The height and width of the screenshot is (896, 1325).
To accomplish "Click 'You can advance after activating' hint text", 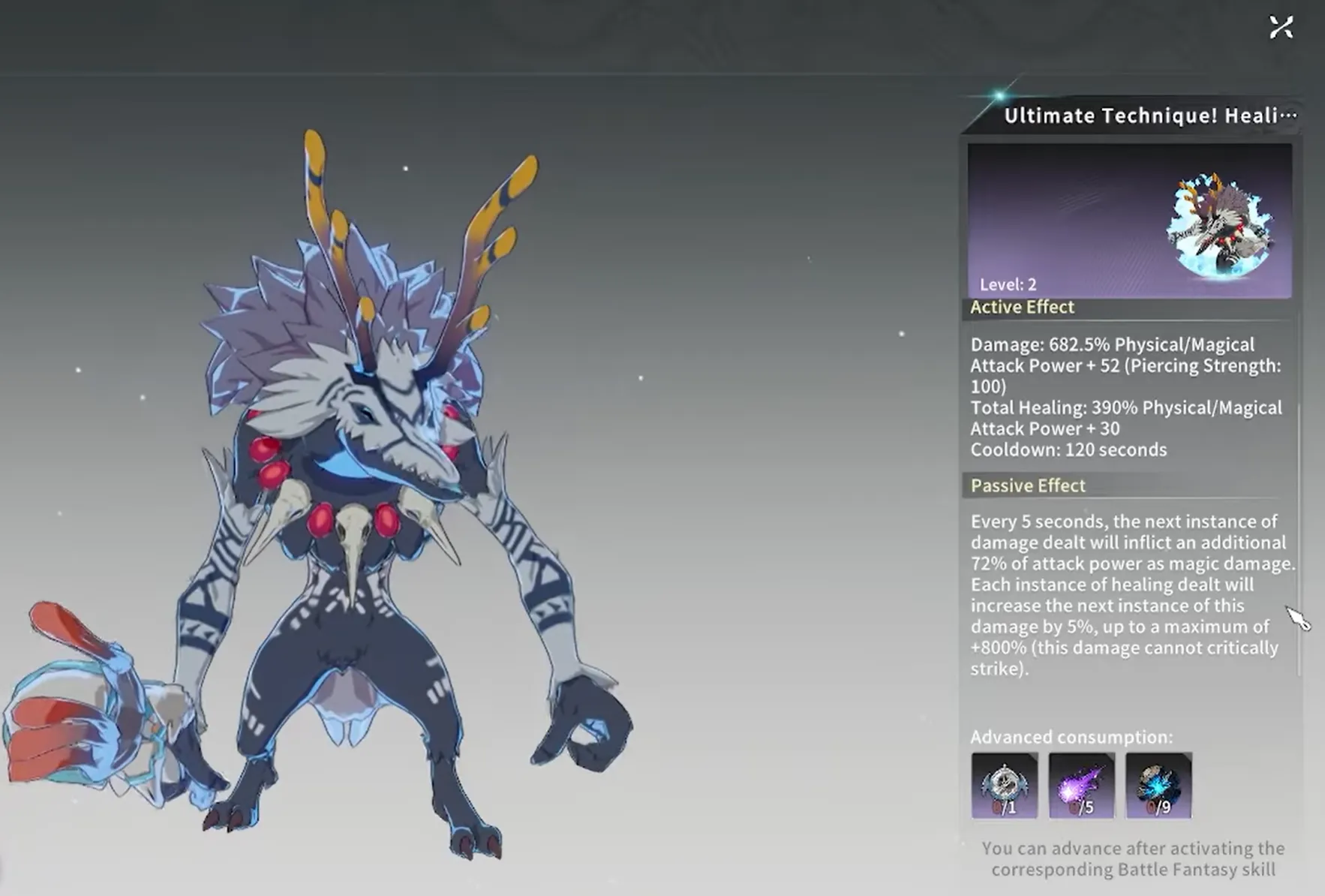I will click(x=1133, y=859).
